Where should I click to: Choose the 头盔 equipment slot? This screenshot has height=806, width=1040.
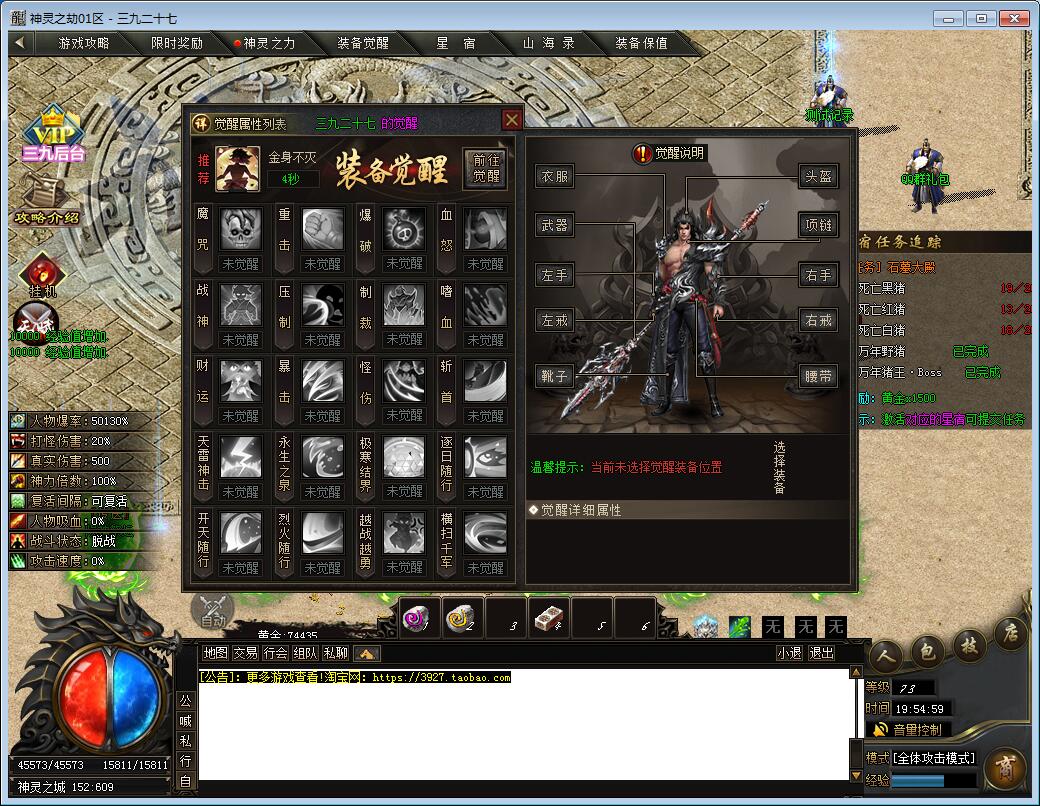818,177
